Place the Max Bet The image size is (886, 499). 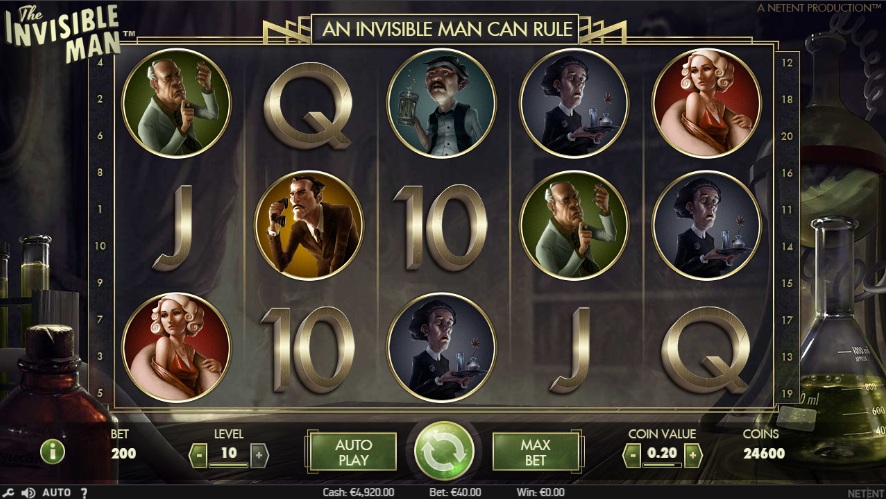[x=535, y=452]
